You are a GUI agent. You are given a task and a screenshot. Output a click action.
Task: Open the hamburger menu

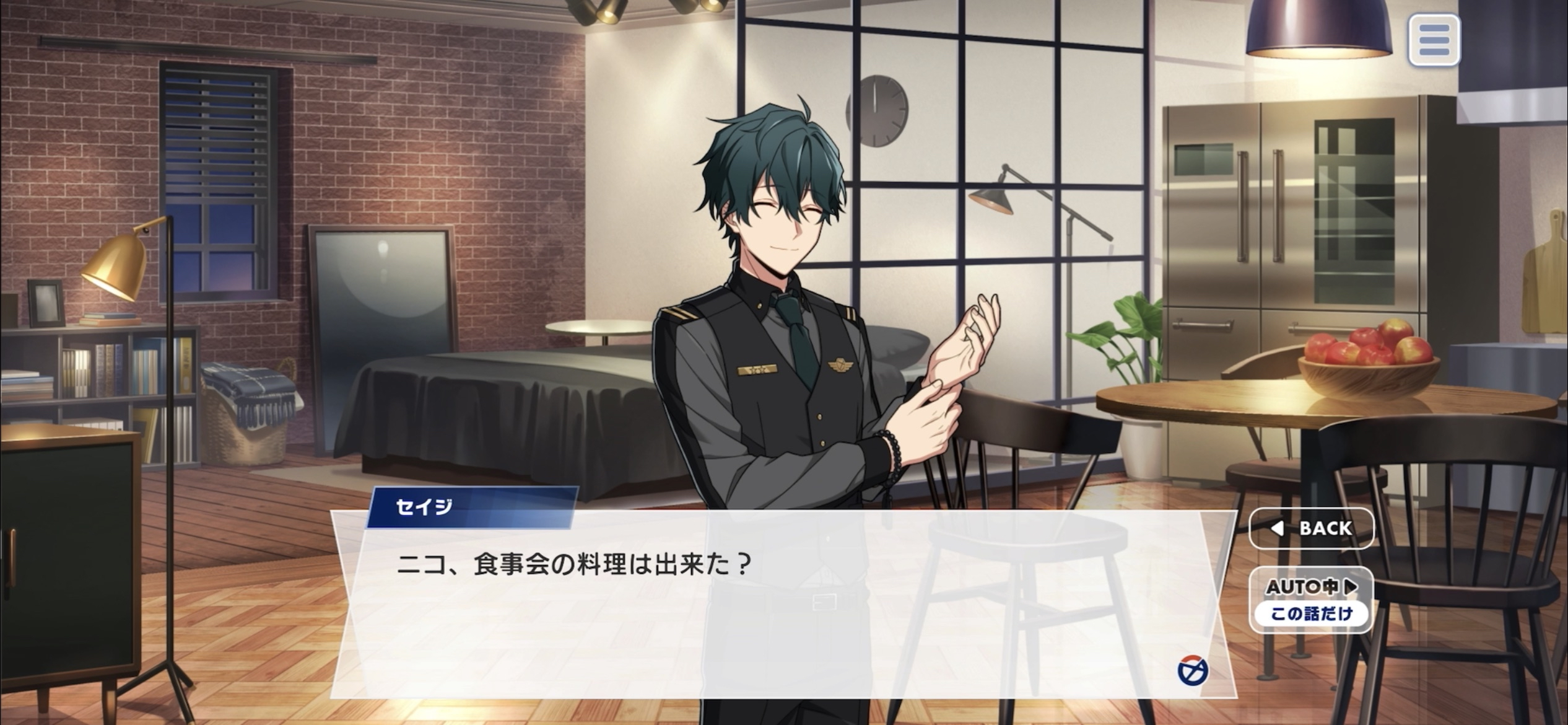tap(1434, 40)
